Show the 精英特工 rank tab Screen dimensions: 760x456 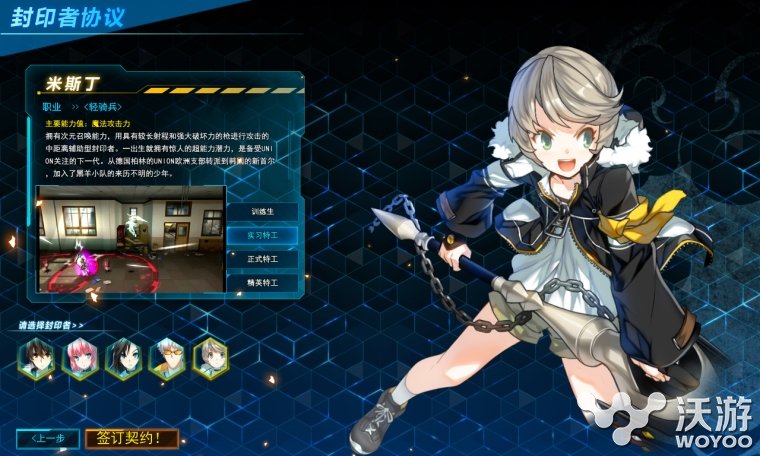[262, 283]
